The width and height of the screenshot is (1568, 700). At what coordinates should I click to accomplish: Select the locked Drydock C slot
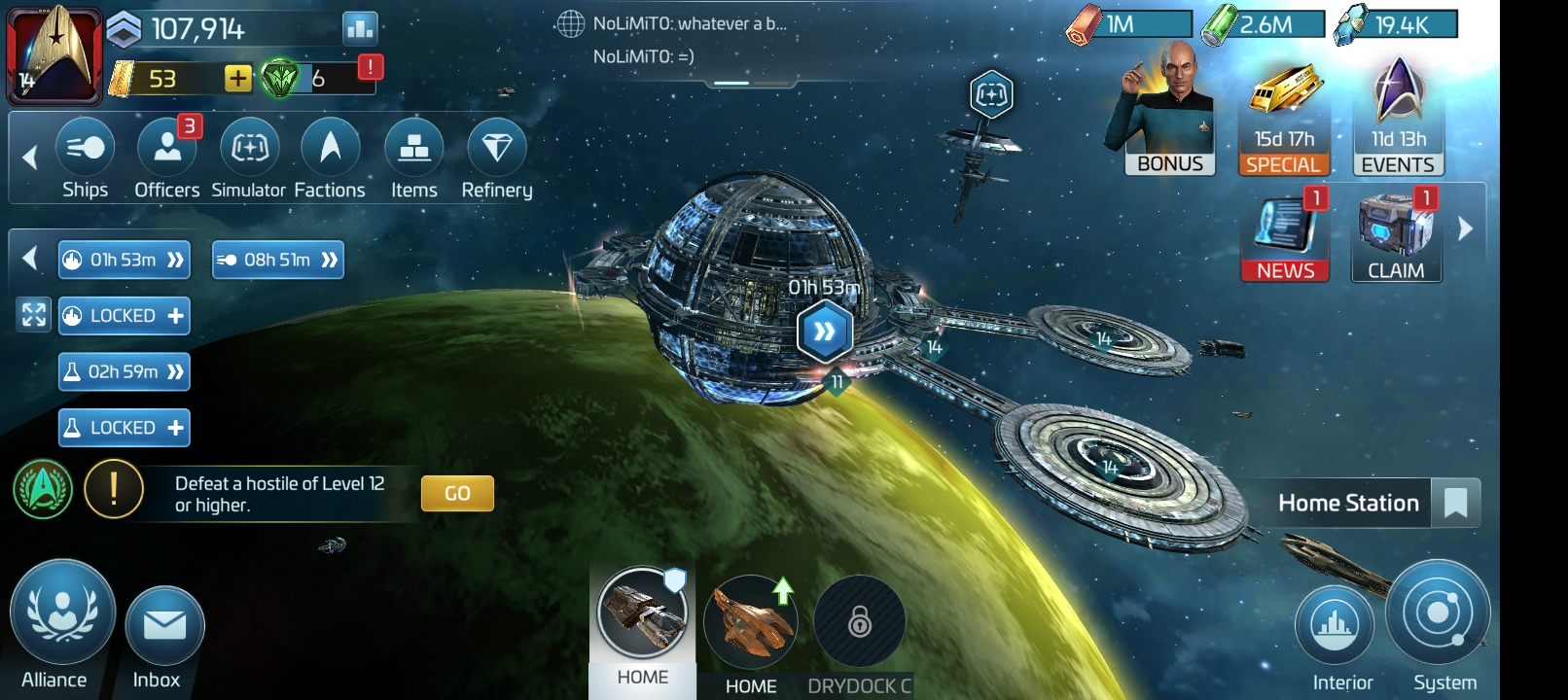860,626
